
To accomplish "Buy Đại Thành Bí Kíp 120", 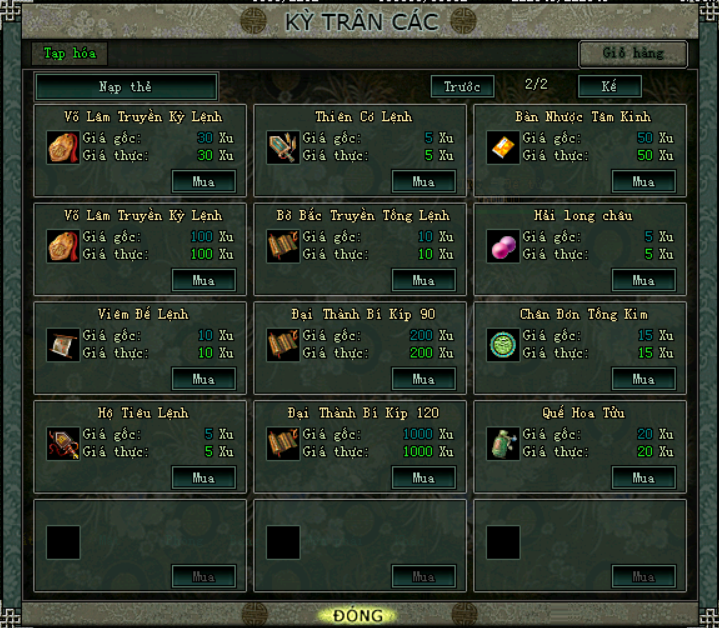I will pos(424,478).
